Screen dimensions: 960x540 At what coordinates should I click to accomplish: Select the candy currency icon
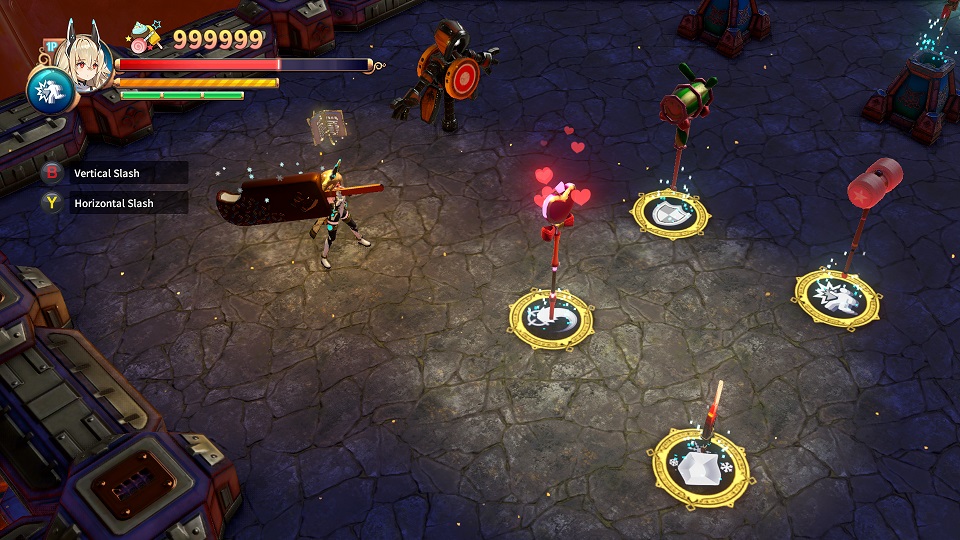pyautogui.click(x=145, y=41)
